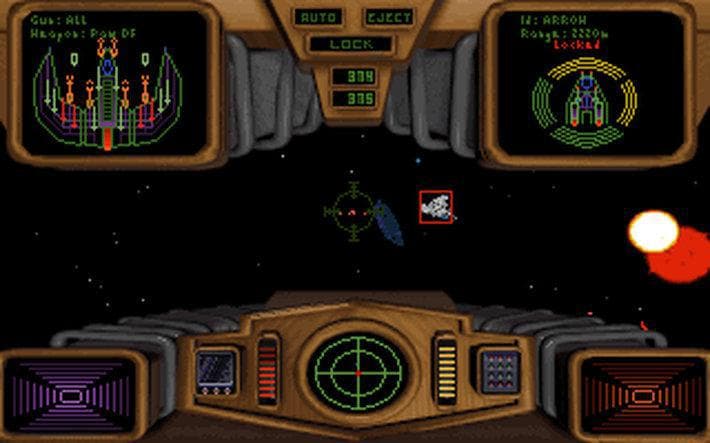Image resolution: width=710 pixels, height=443 pixels.
Task: Open the right target display for Arrow
Action: coord(587,84)
